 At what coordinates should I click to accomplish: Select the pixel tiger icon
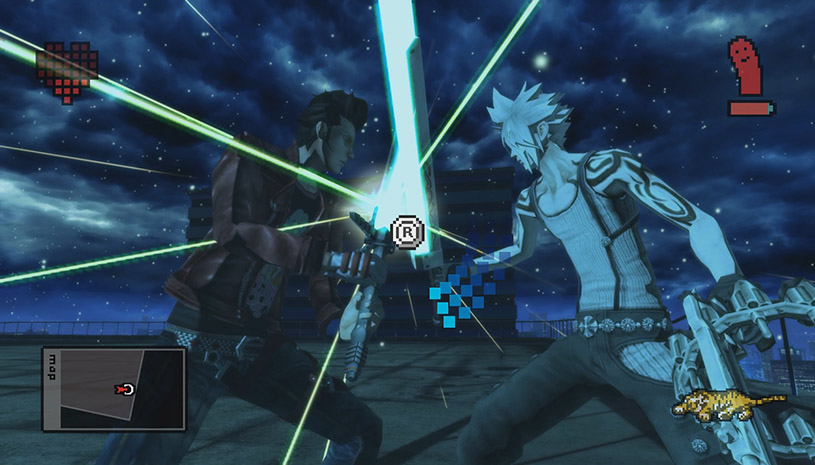pos(728,403)
